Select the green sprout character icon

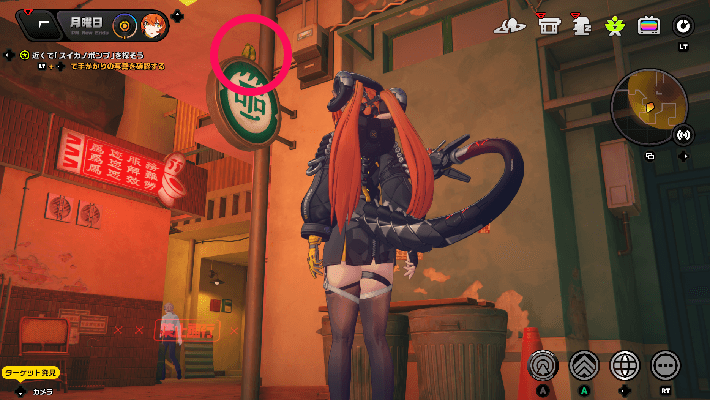click(615, 26)
